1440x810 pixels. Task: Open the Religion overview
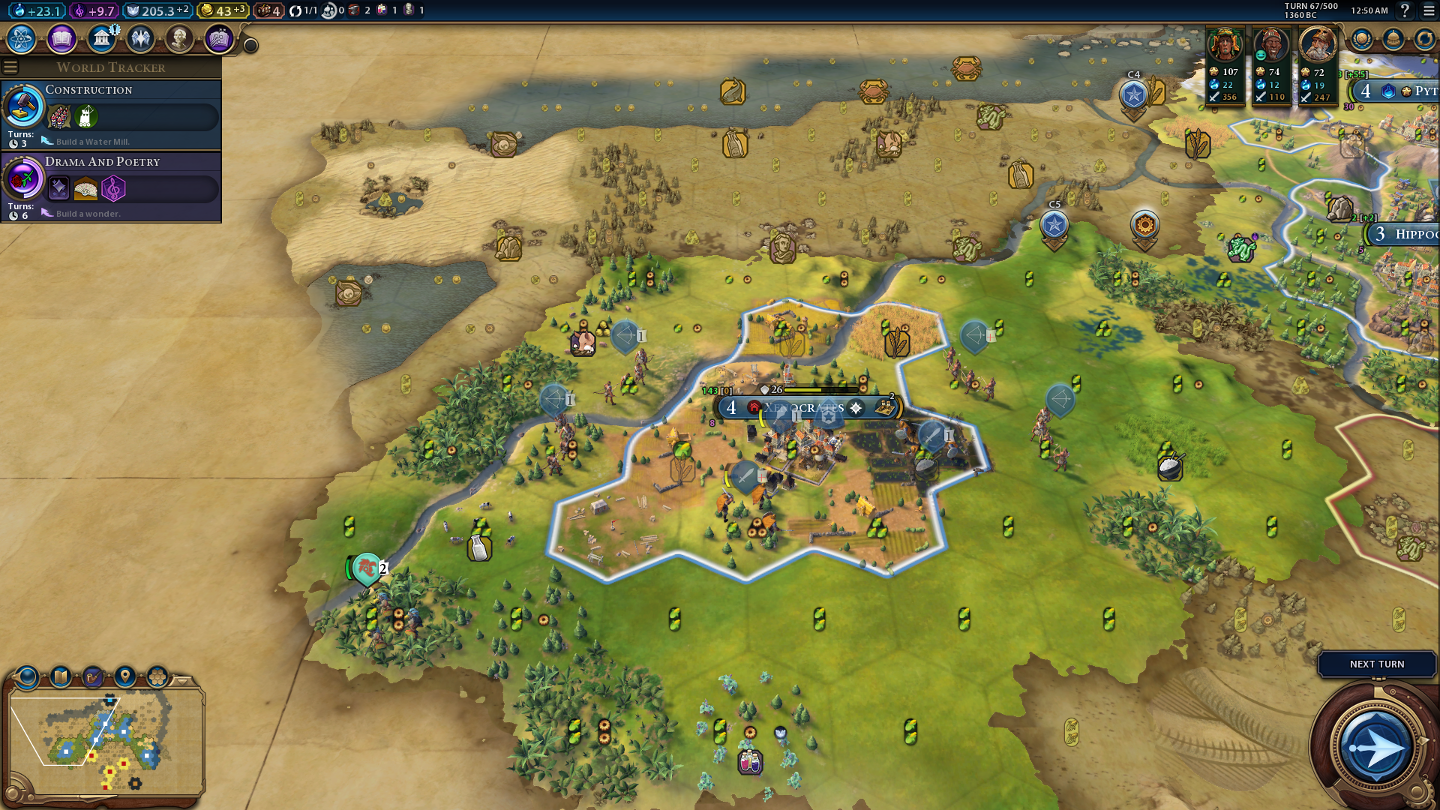(x=139, y=39)
